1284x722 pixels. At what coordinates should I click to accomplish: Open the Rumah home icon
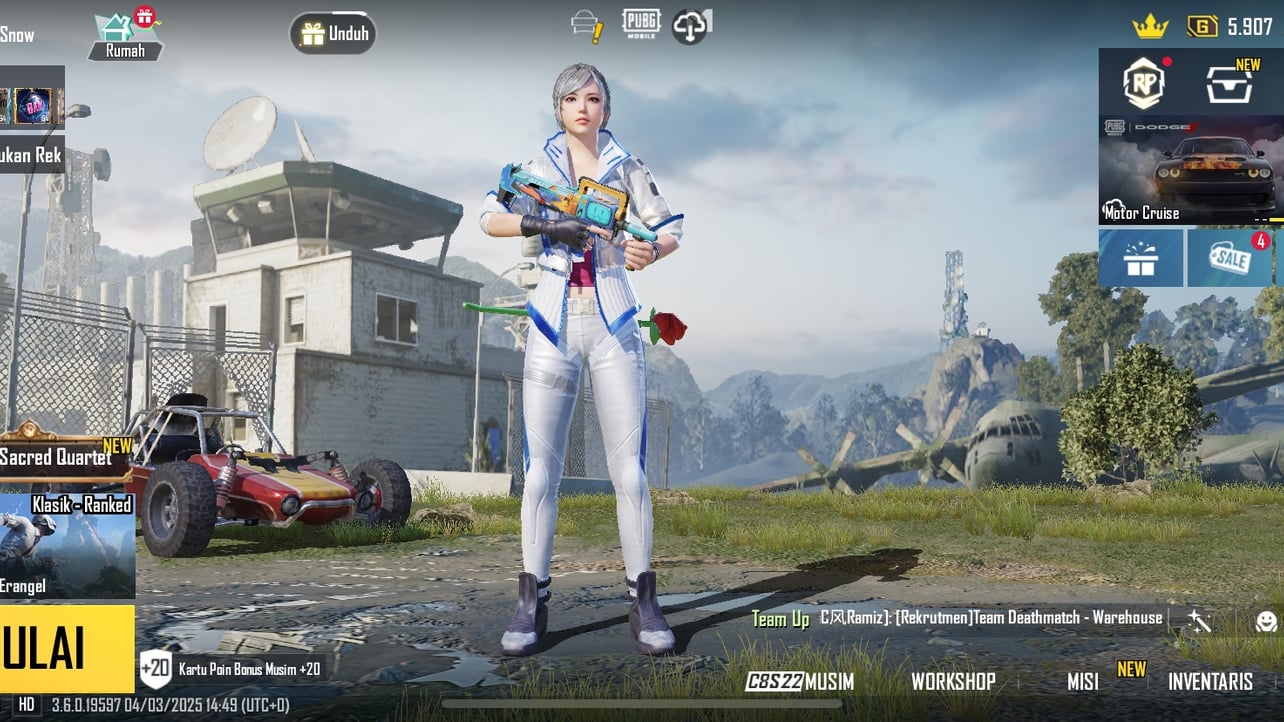pyautogui.click(x=125, y=36)
